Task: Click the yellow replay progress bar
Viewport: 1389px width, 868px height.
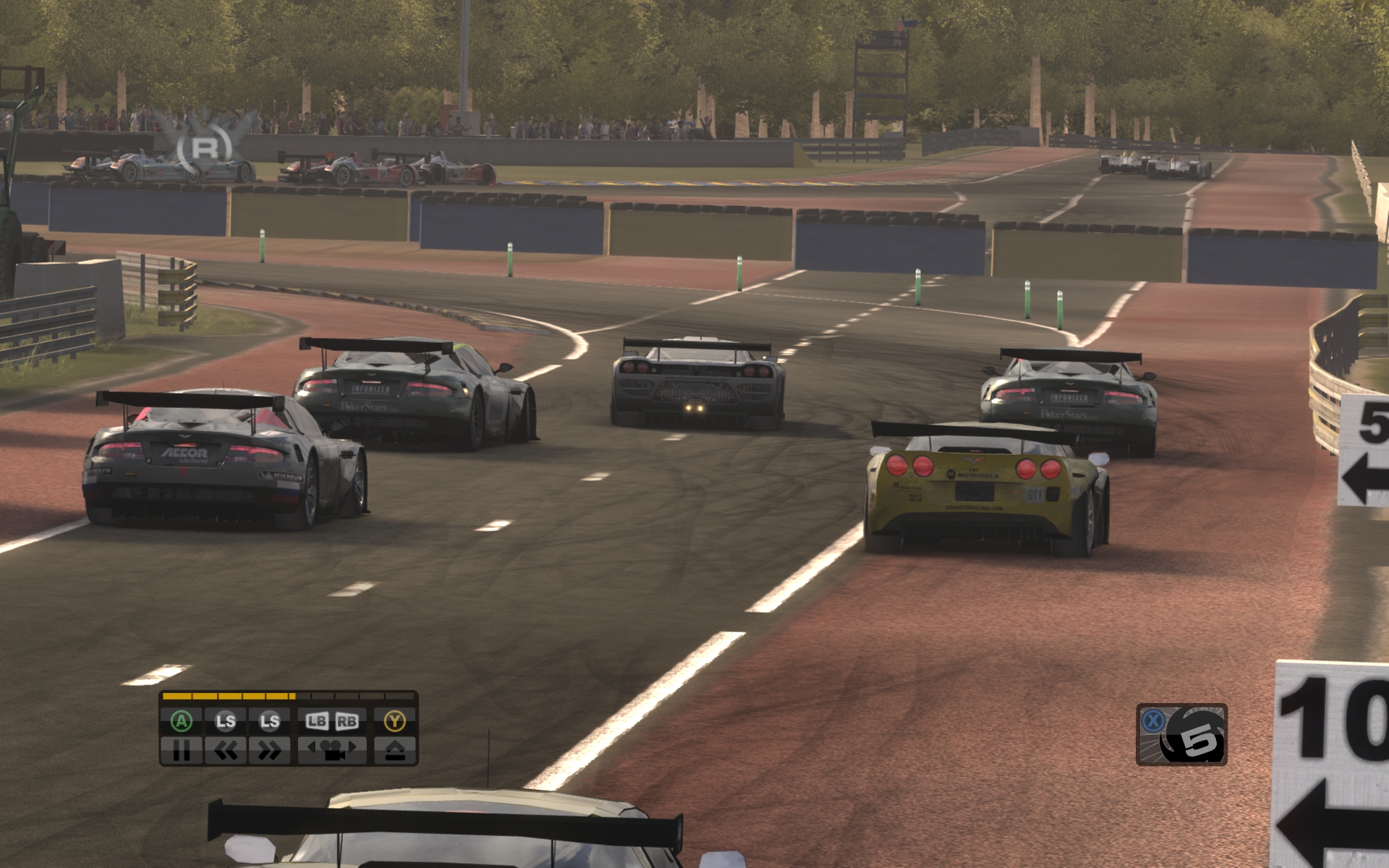Action: (x=289, y=697)
